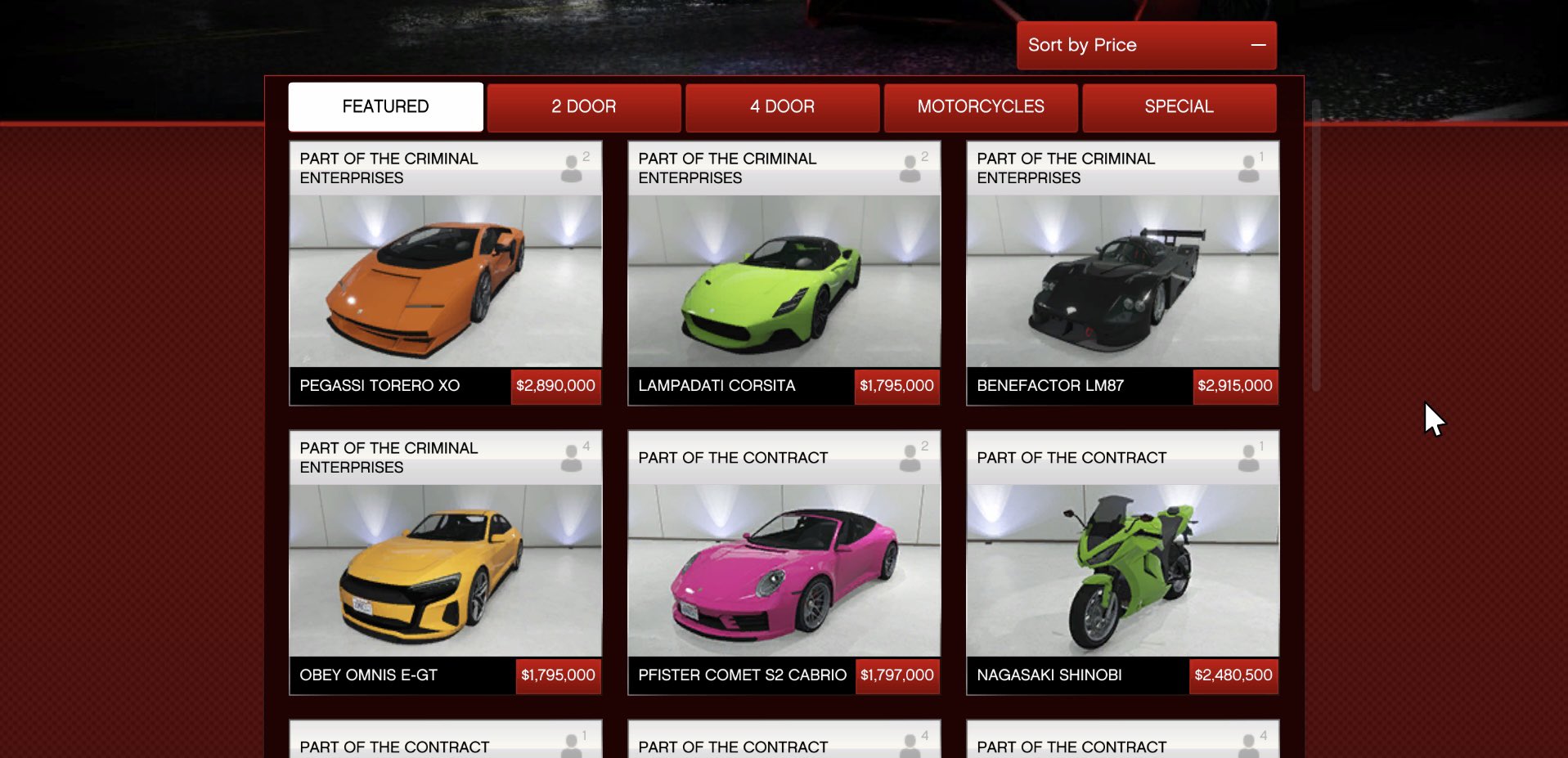The width and height of the screenshot is (1568, 758).
Task: Click the $1,795,000 price tag on Lampadati Corsita
Action: (896, 385)
